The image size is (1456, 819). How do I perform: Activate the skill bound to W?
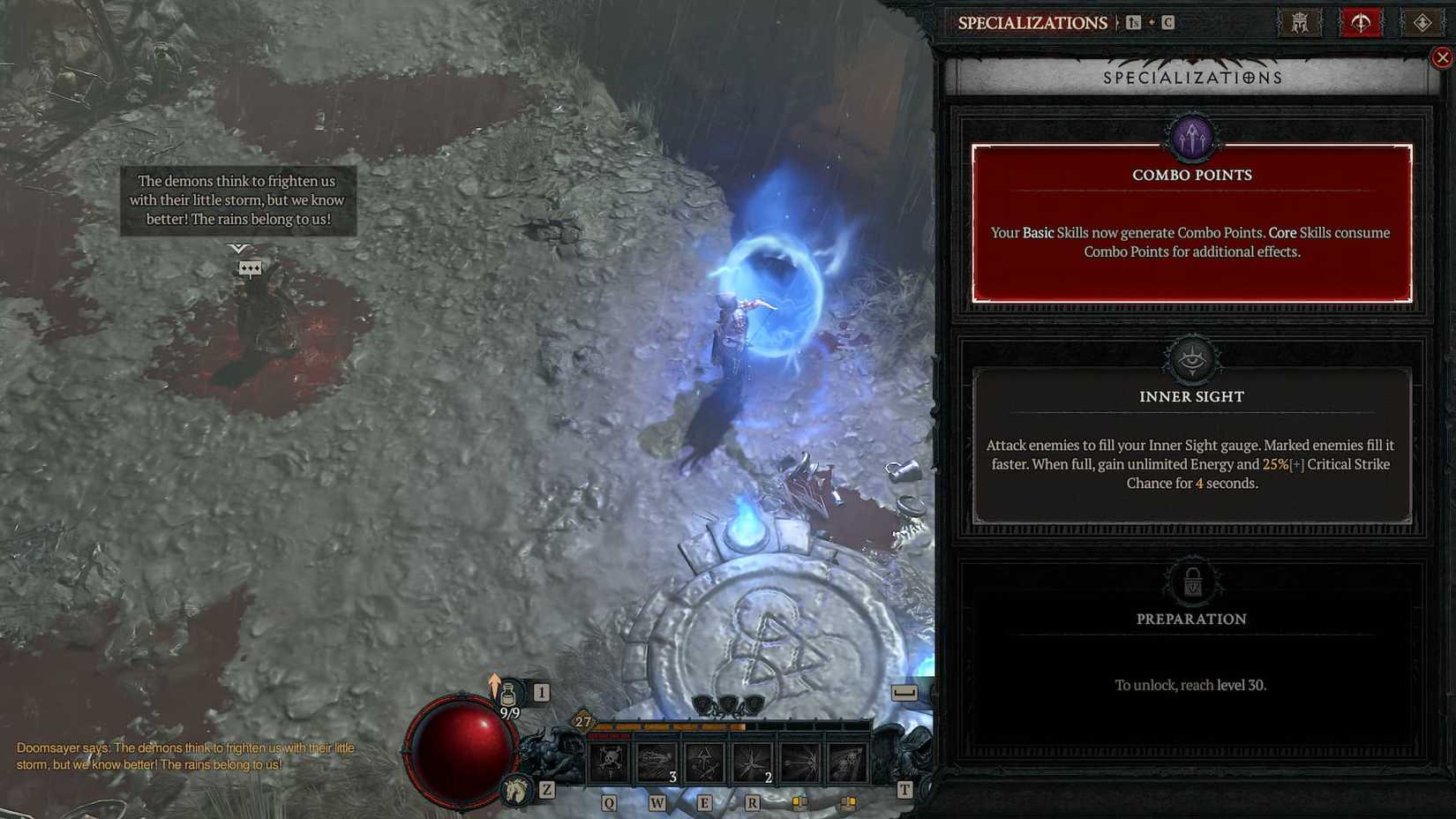pos(657,762)
